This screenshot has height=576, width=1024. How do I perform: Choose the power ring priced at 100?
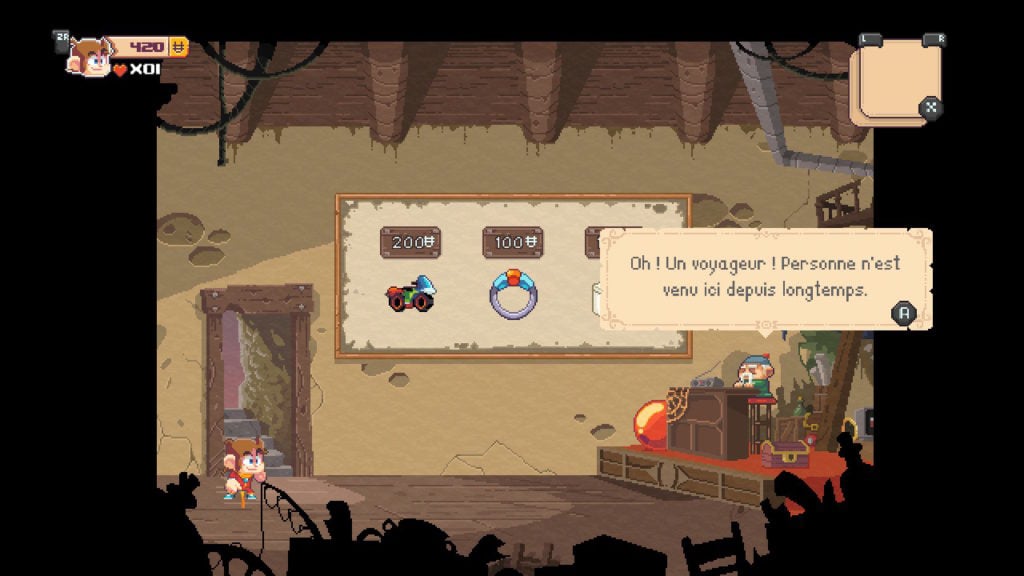[513, 294]
